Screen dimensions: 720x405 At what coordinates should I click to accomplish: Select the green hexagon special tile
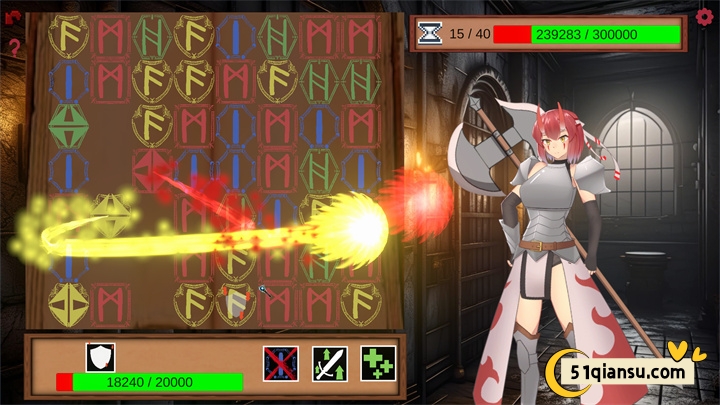[x=68, y=122]
